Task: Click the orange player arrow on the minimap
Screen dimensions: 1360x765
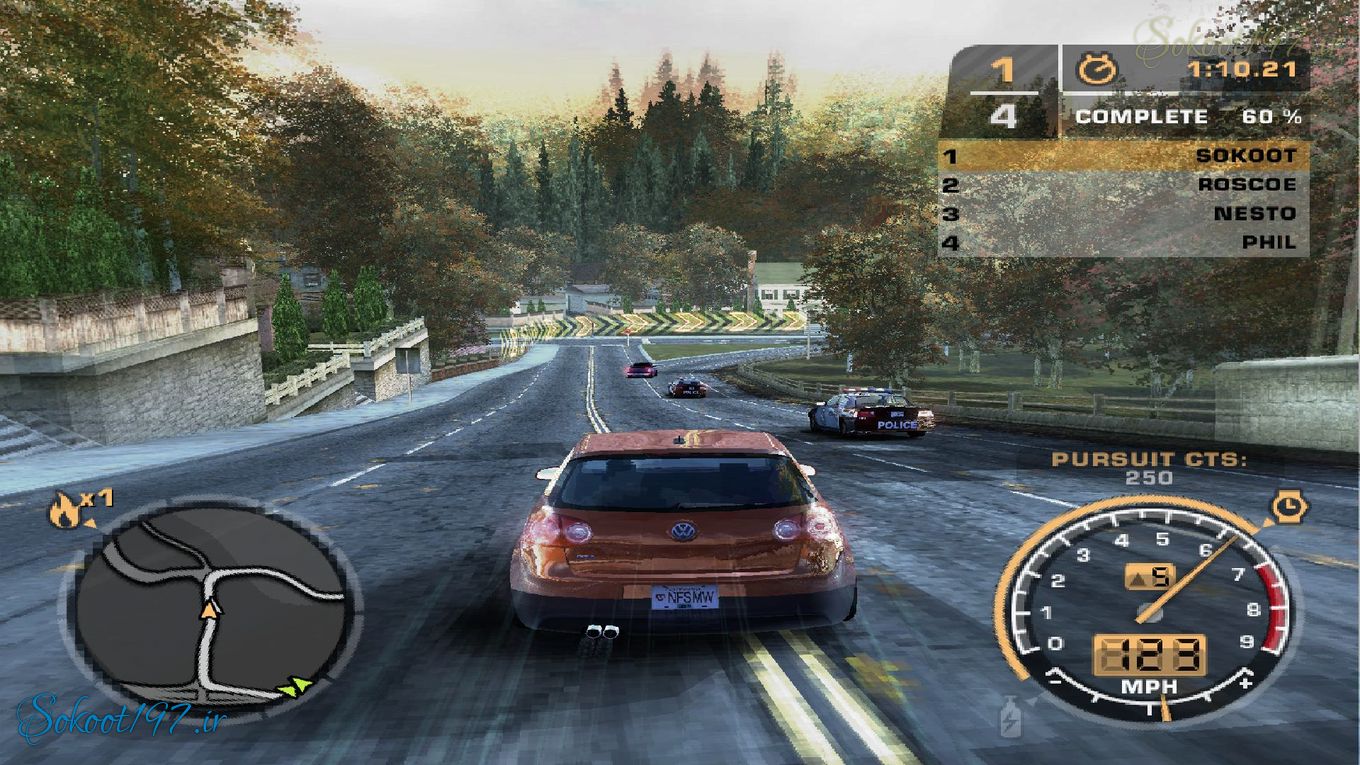Action: coord(210,607)
